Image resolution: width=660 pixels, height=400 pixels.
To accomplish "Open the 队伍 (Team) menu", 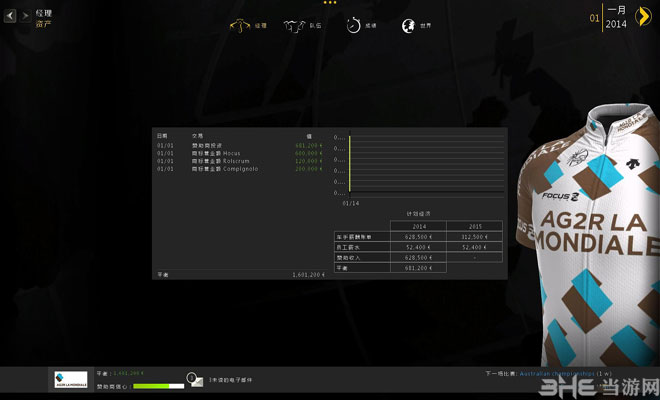I will click(304, 26).
